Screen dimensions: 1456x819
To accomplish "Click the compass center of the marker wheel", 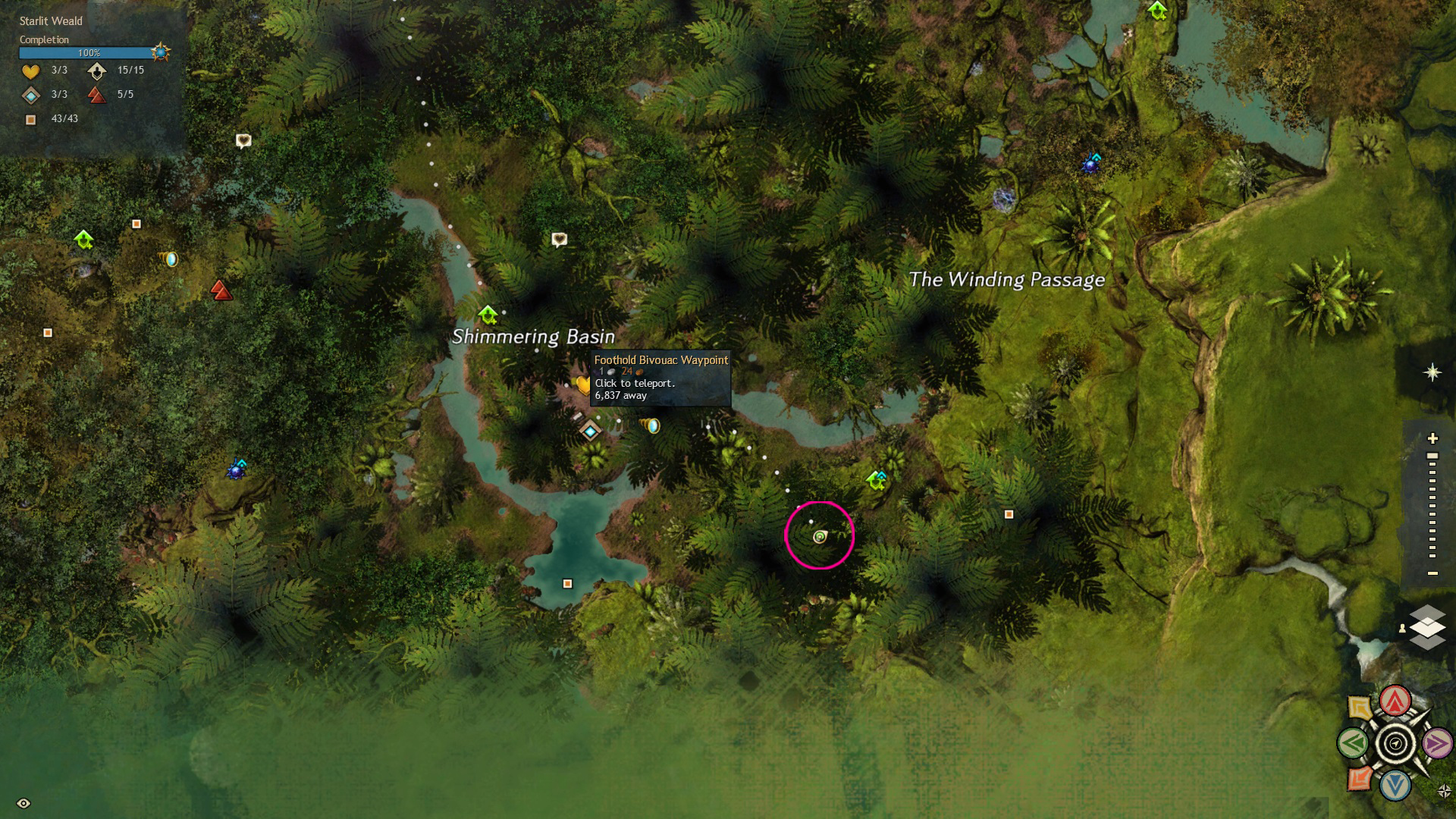I will point(1395,744).
